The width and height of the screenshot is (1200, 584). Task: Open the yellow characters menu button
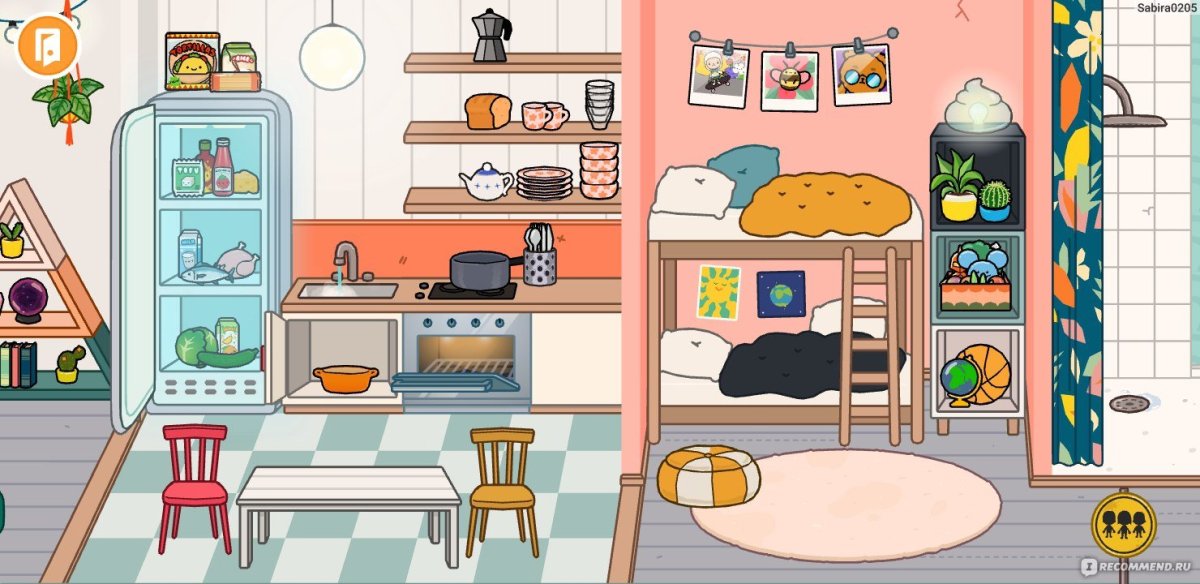coord(1123,524)
